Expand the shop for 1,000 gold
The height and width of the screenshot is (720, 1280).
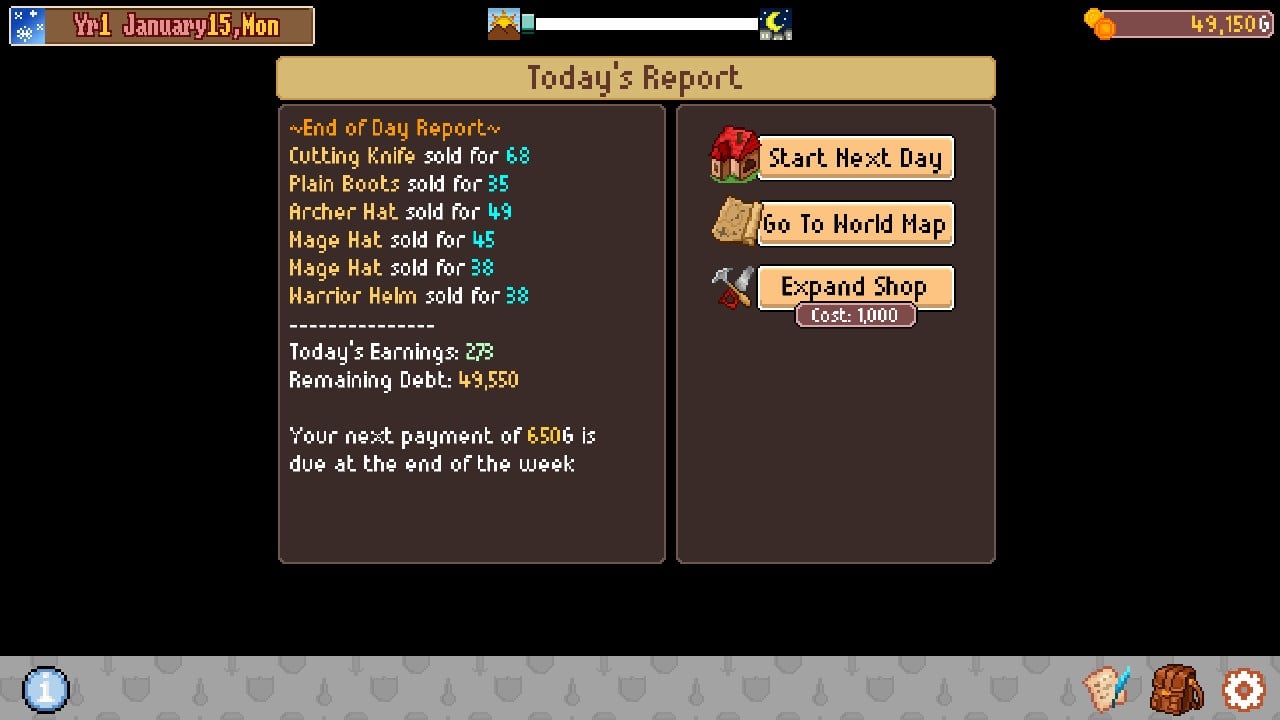[854, 287]
